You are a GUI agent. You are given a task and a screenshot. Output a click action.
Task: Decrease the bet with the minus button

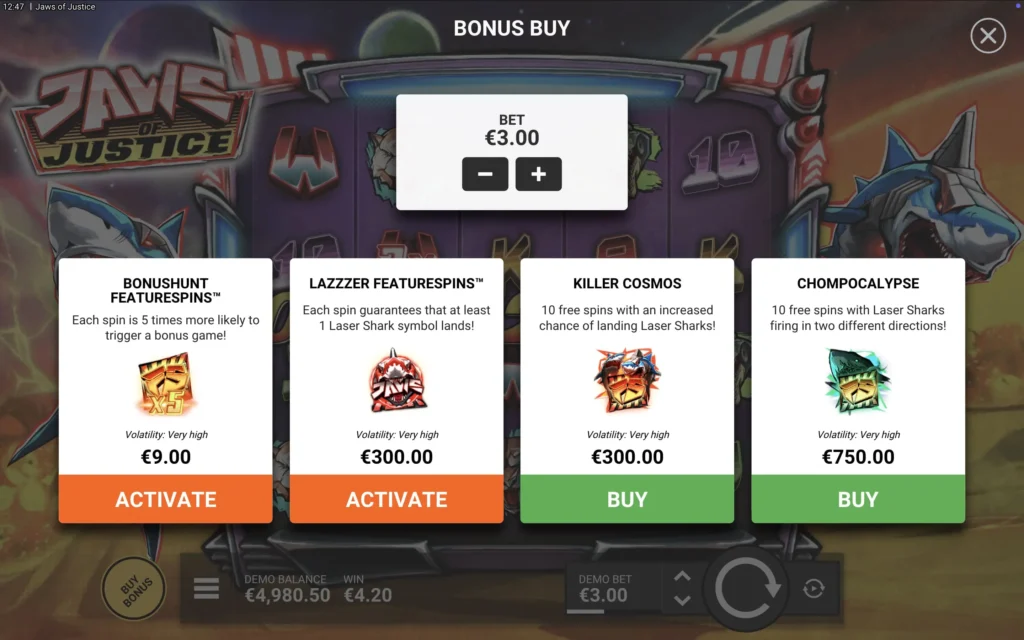(485, 174)
